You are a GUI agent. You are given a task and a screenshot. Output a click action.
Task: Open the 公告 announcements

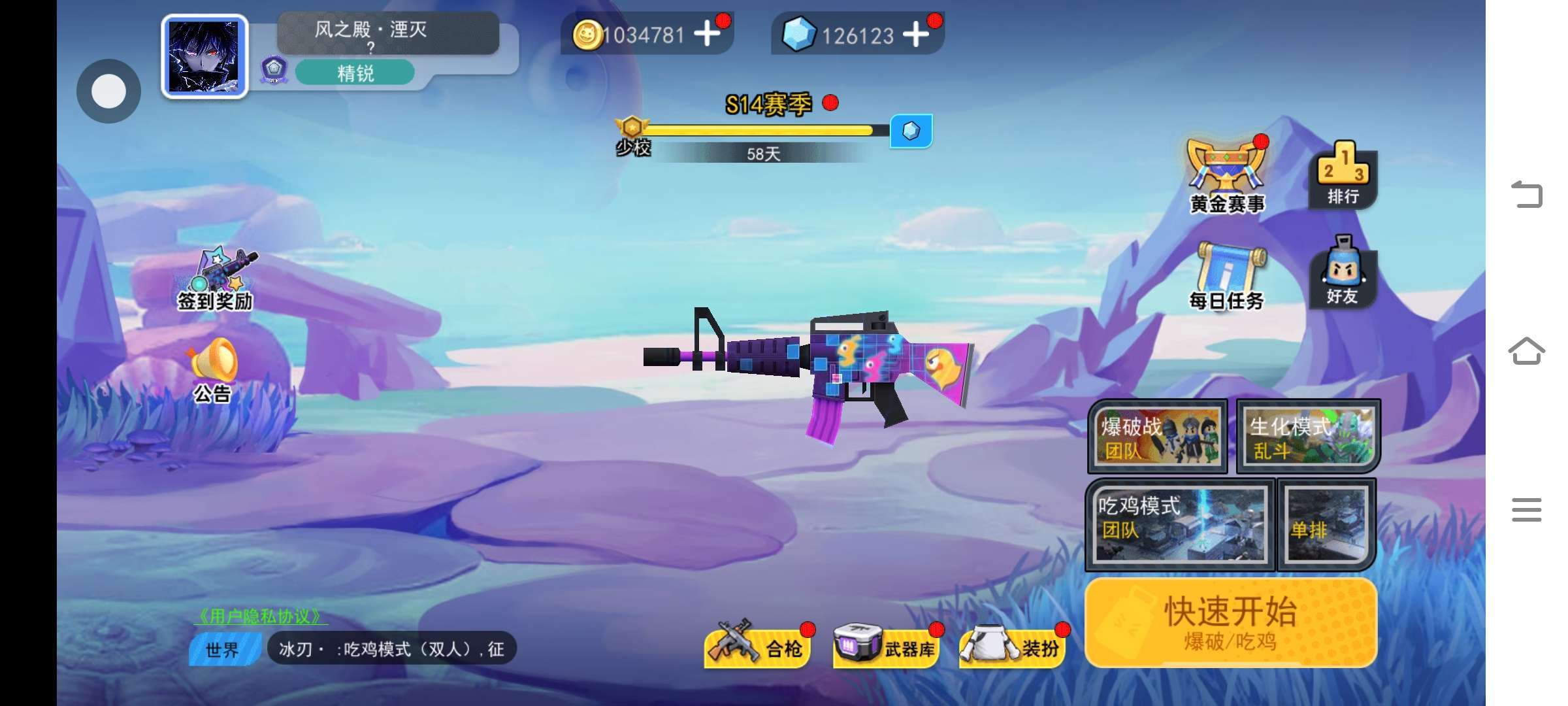pos(213,370)
